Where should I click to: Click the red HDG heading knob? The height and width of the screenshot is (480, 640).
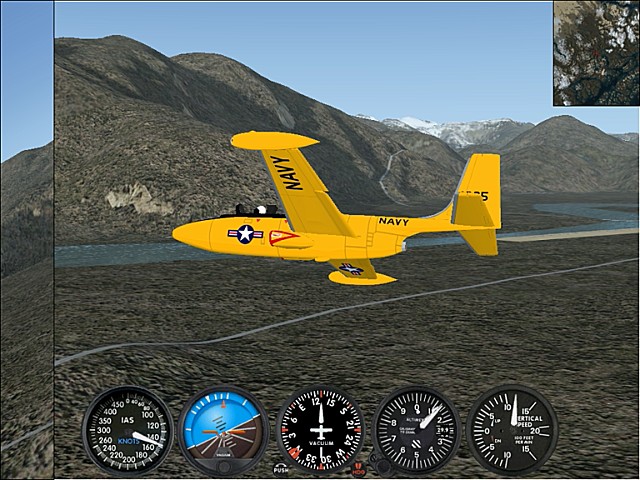359,465
